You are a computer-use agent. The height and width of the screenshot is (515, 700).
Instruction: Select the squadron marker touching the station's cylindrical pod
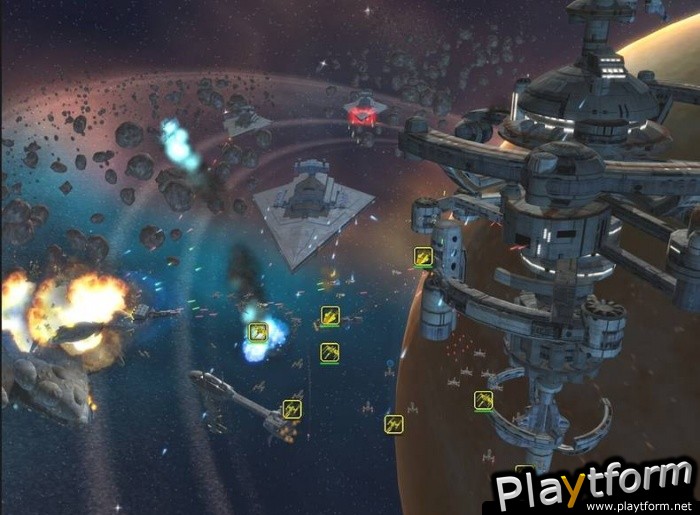tap(423, 257)
